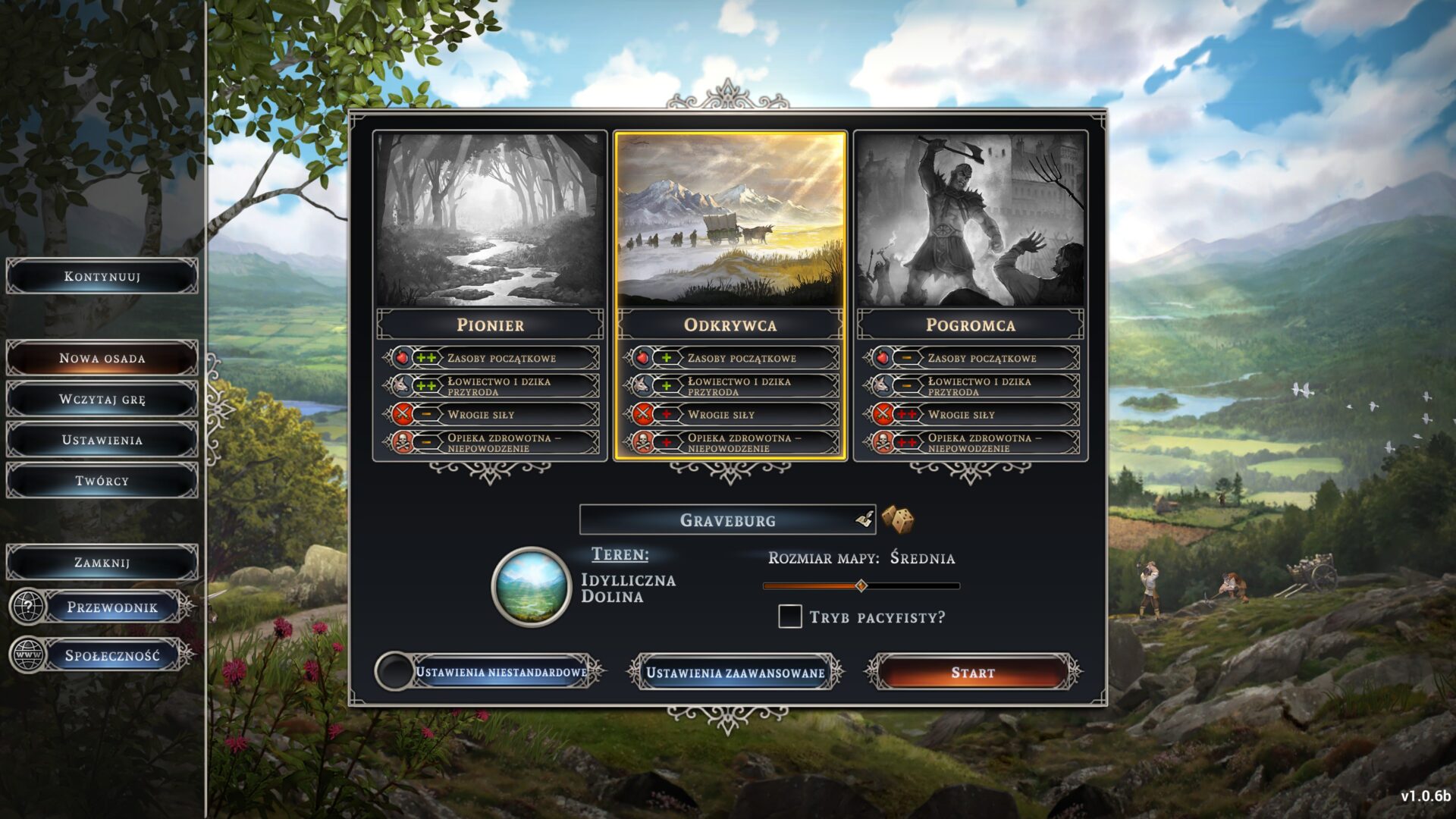Image resolution: width=1456 pixels, height=819 pixels.
Task: Begin the settlement with the Start button
Action: click(973, 673)
